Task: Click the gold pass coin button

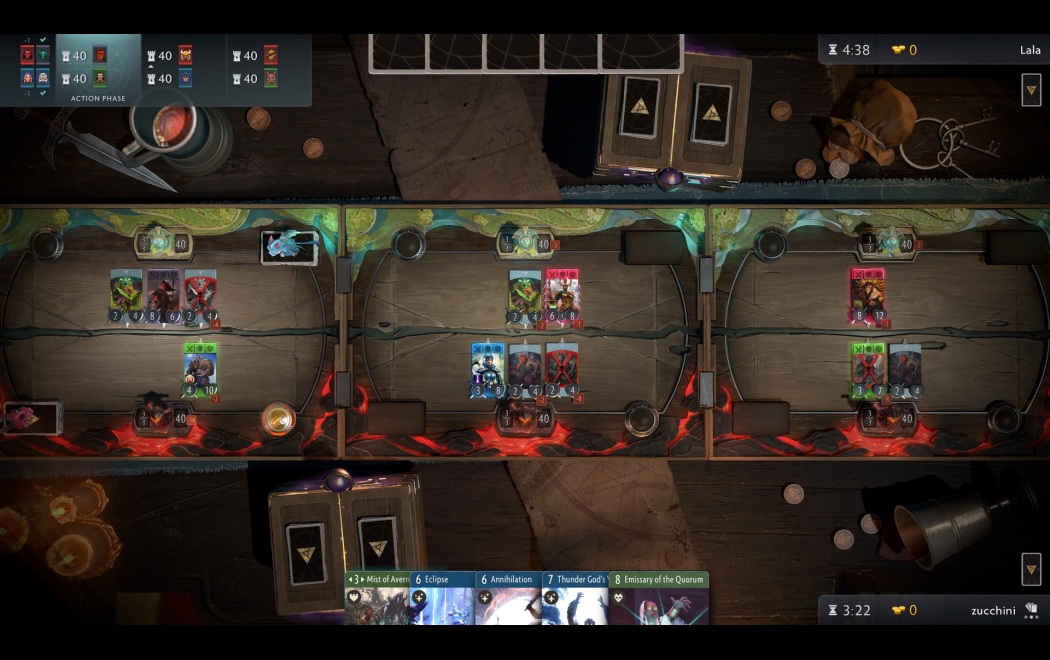Action: [278, 418]
